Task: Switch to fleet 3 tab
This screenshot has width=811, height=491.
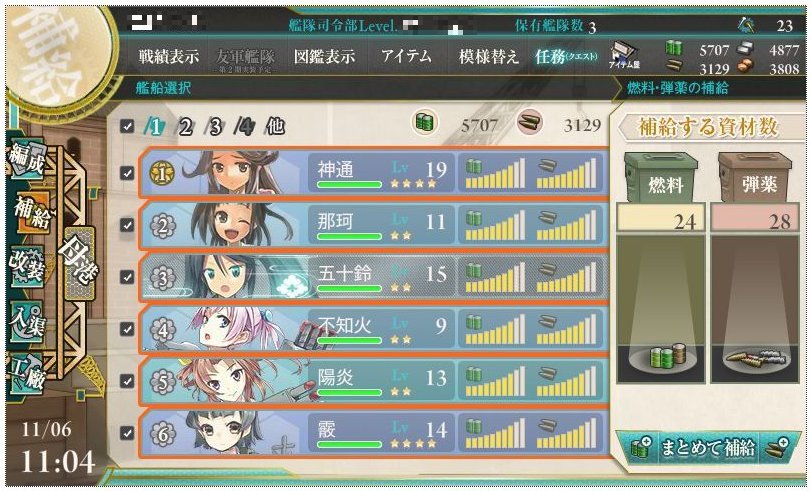Action: tap(213, 127)
